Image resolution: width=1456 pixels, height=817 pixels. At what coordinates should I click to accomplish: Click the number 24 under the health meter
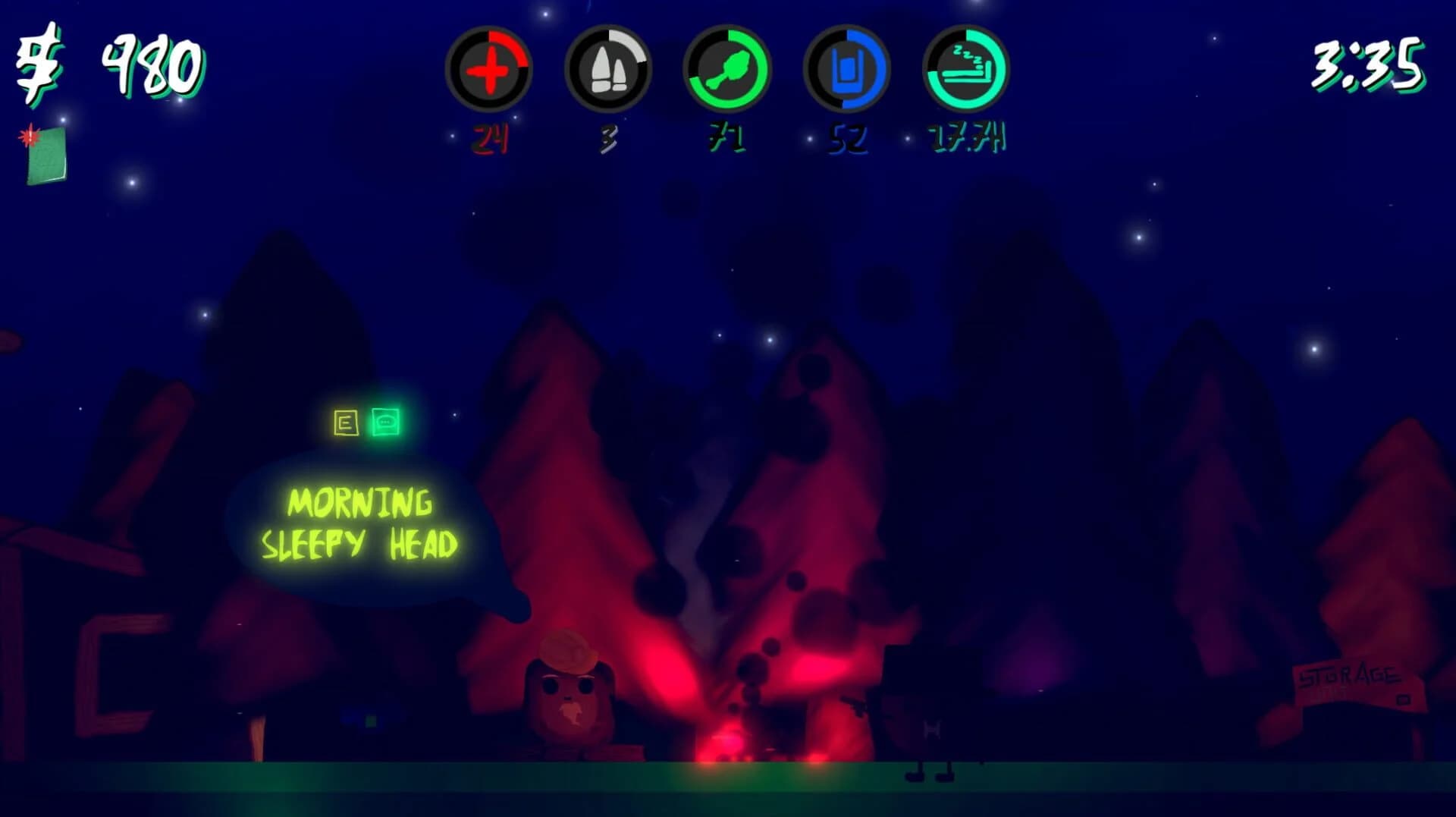491,138
